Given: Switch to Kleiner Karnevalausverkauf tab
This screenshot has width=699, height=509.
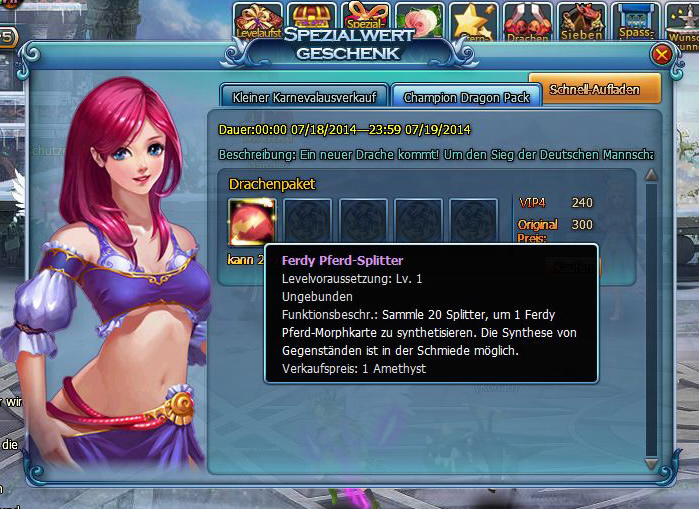Looking at the screenshot, I should (302, 97).
